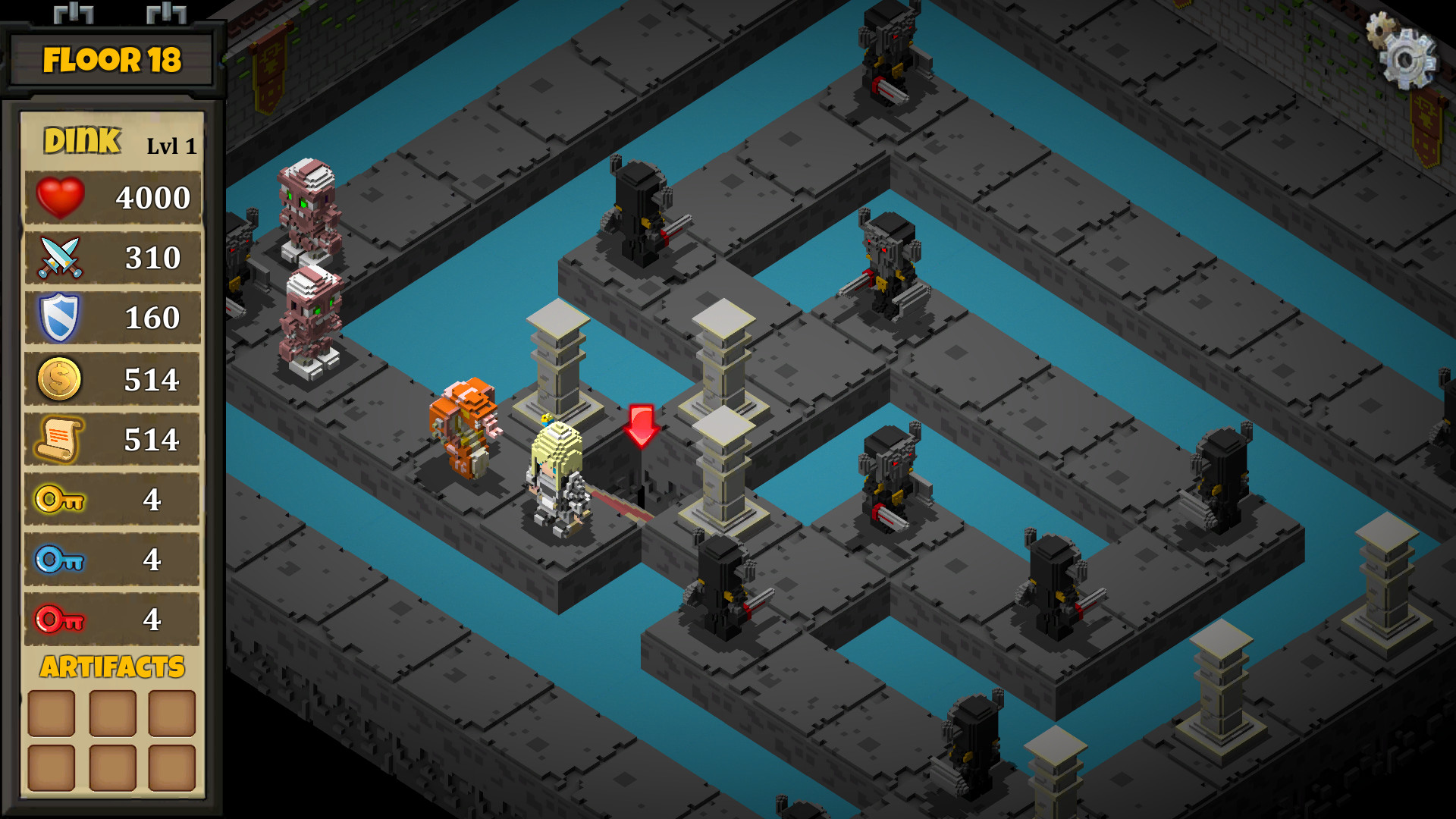Image resolution: width=1456 pixels, height=819 pixels.
Task: Click the gold coin currency icon
Action: coord(59,379)
